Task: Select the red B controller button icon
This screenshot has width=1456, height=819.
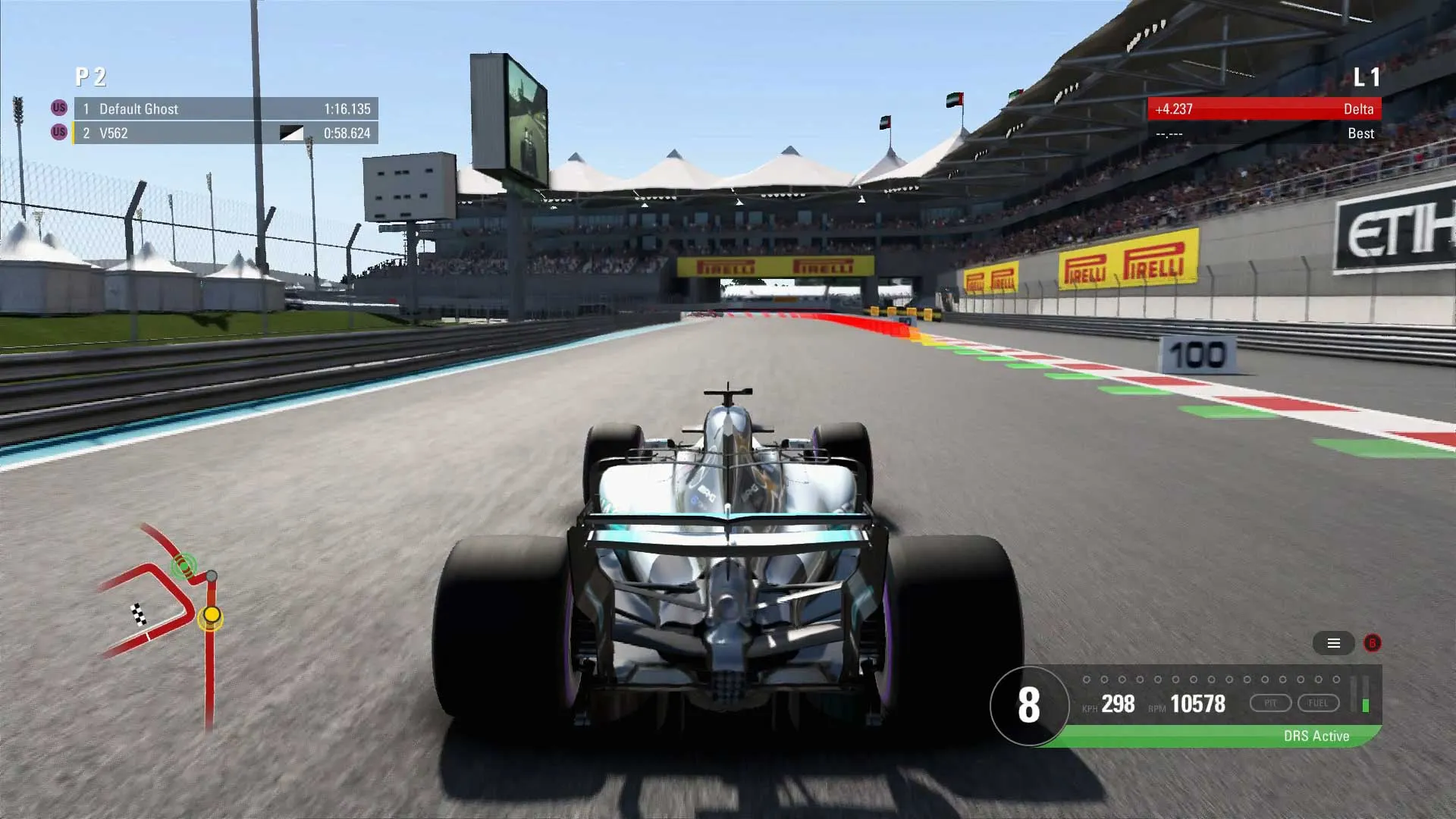Action: click(1370, 643)
